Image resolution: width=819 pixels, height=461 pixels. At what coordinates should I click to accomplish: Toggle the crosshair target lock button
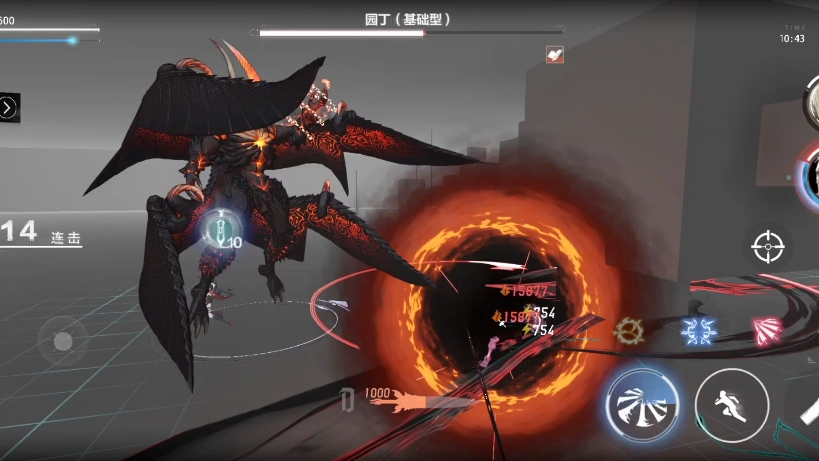click(768, 244)
